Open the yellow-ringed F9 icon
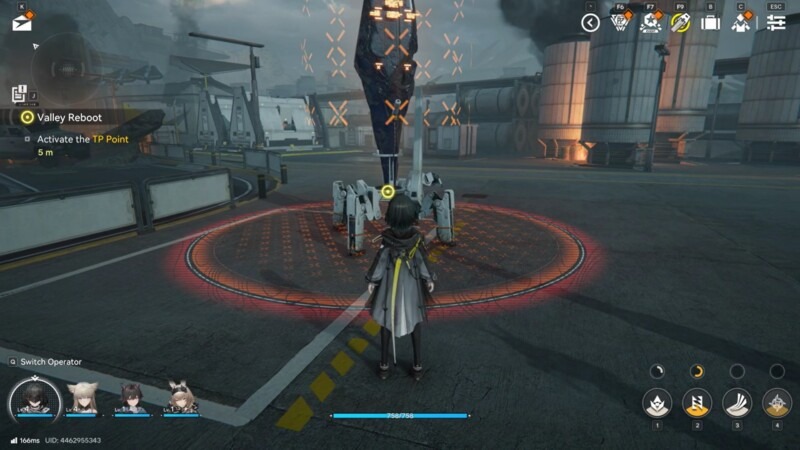This screenshot has height=450, width=800. click(680, 23)
